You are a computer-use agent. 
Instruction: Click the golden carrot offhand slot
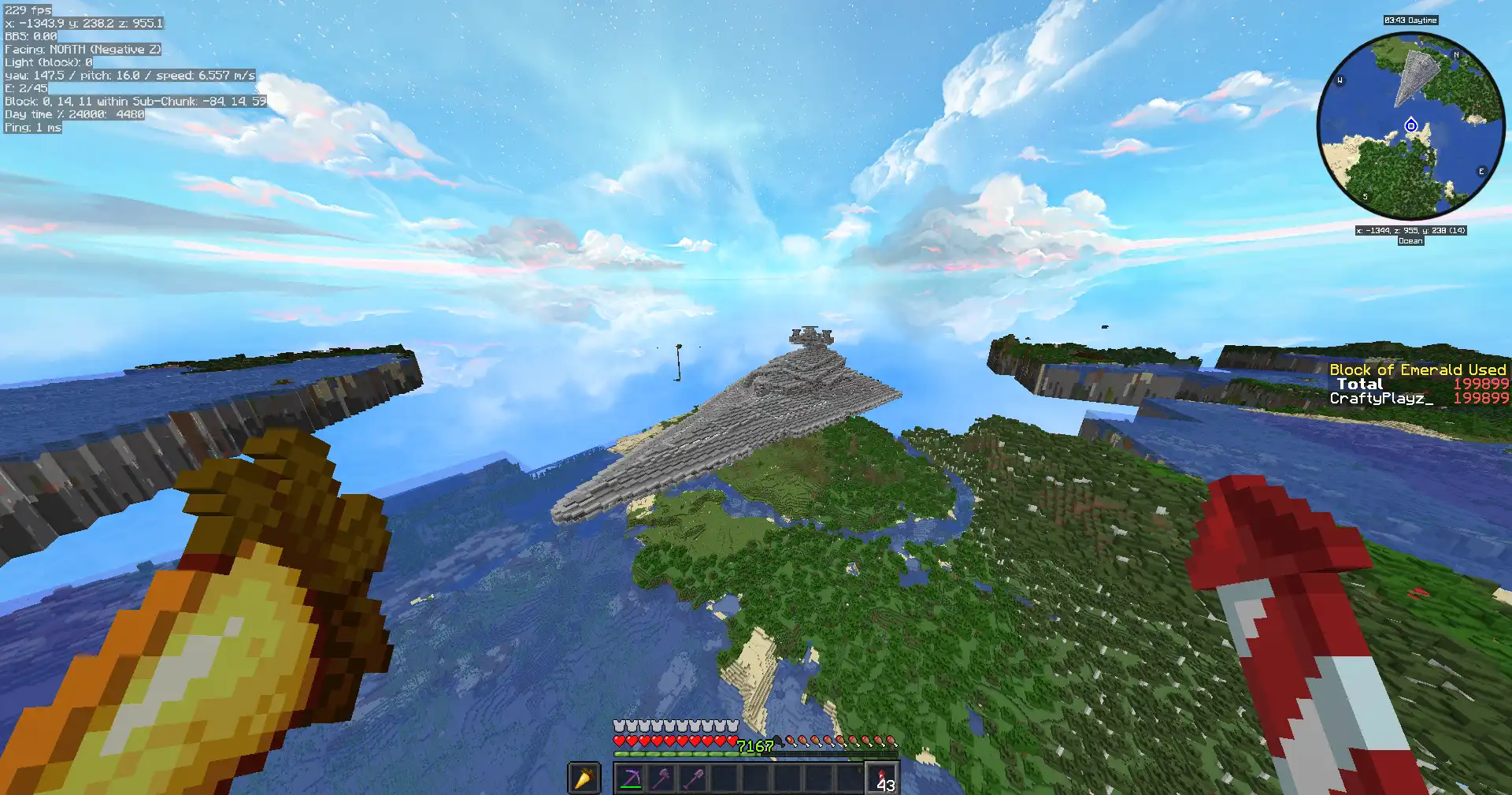pyautogui.click(x=584, y=778)
